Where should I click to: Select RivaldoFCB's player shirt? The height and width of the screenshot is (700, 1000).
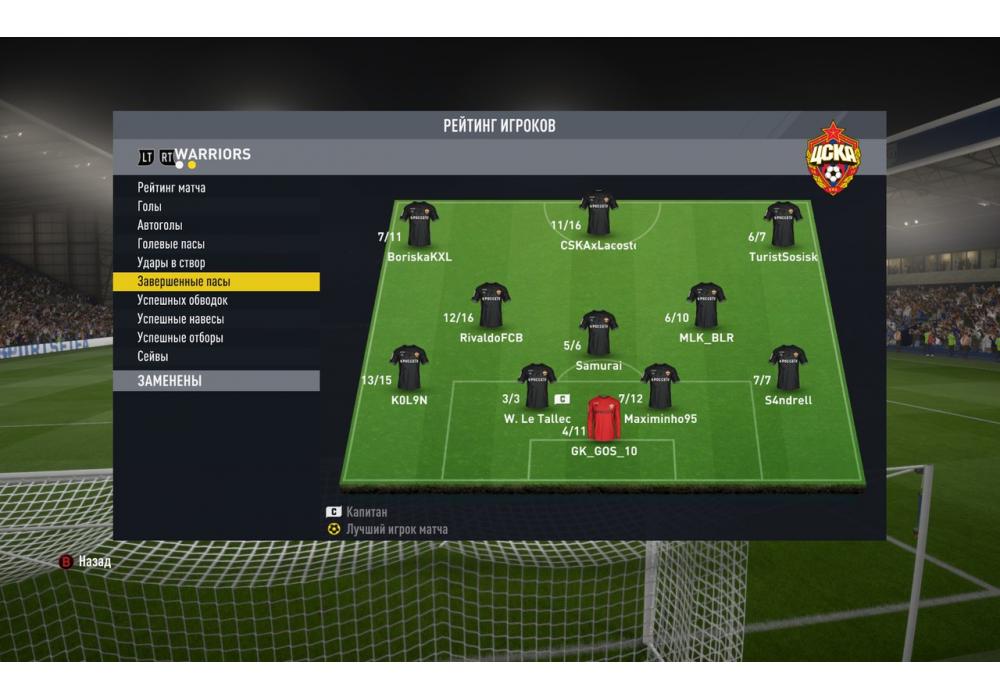491,305
